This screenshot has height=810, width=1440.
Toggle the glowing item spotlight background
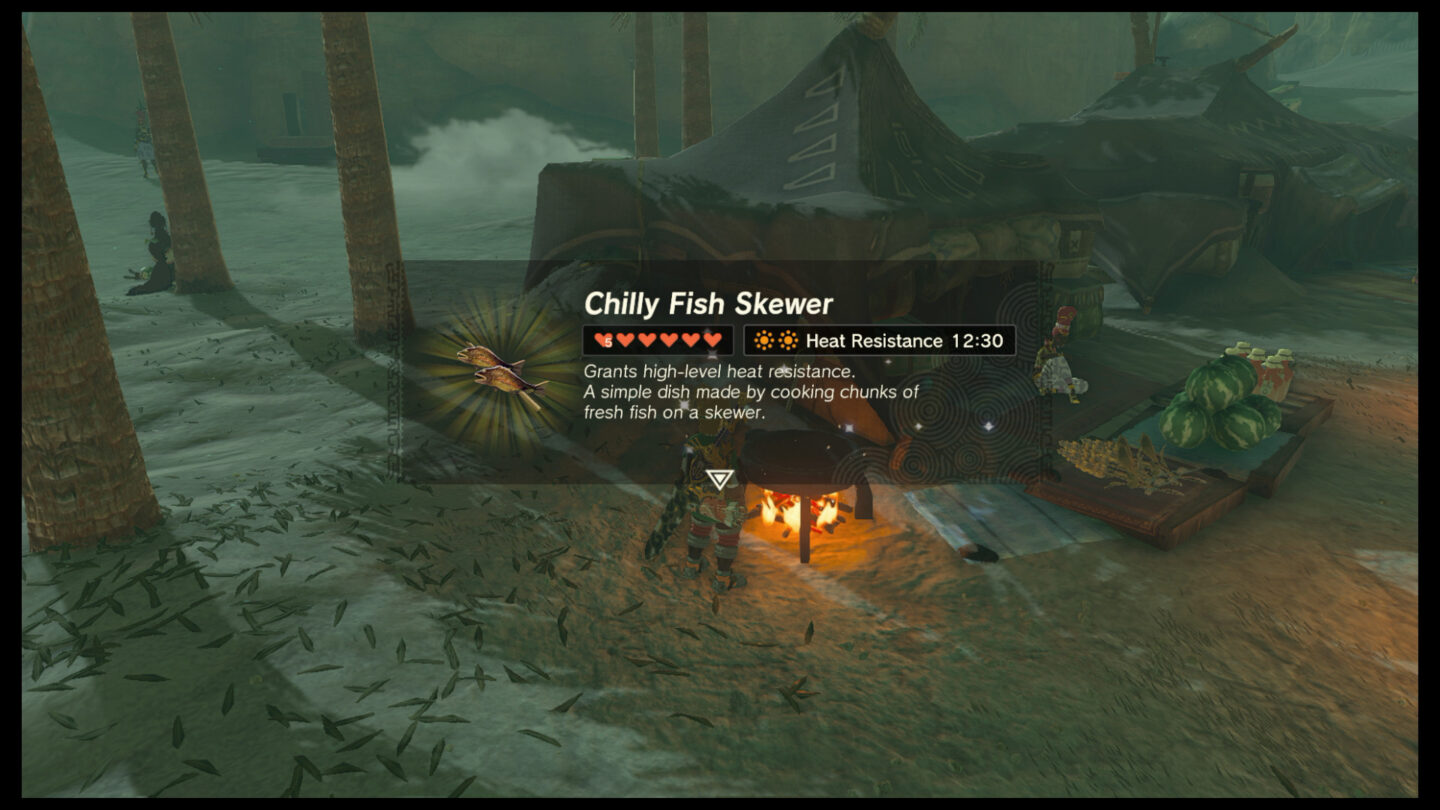[497, 370]
